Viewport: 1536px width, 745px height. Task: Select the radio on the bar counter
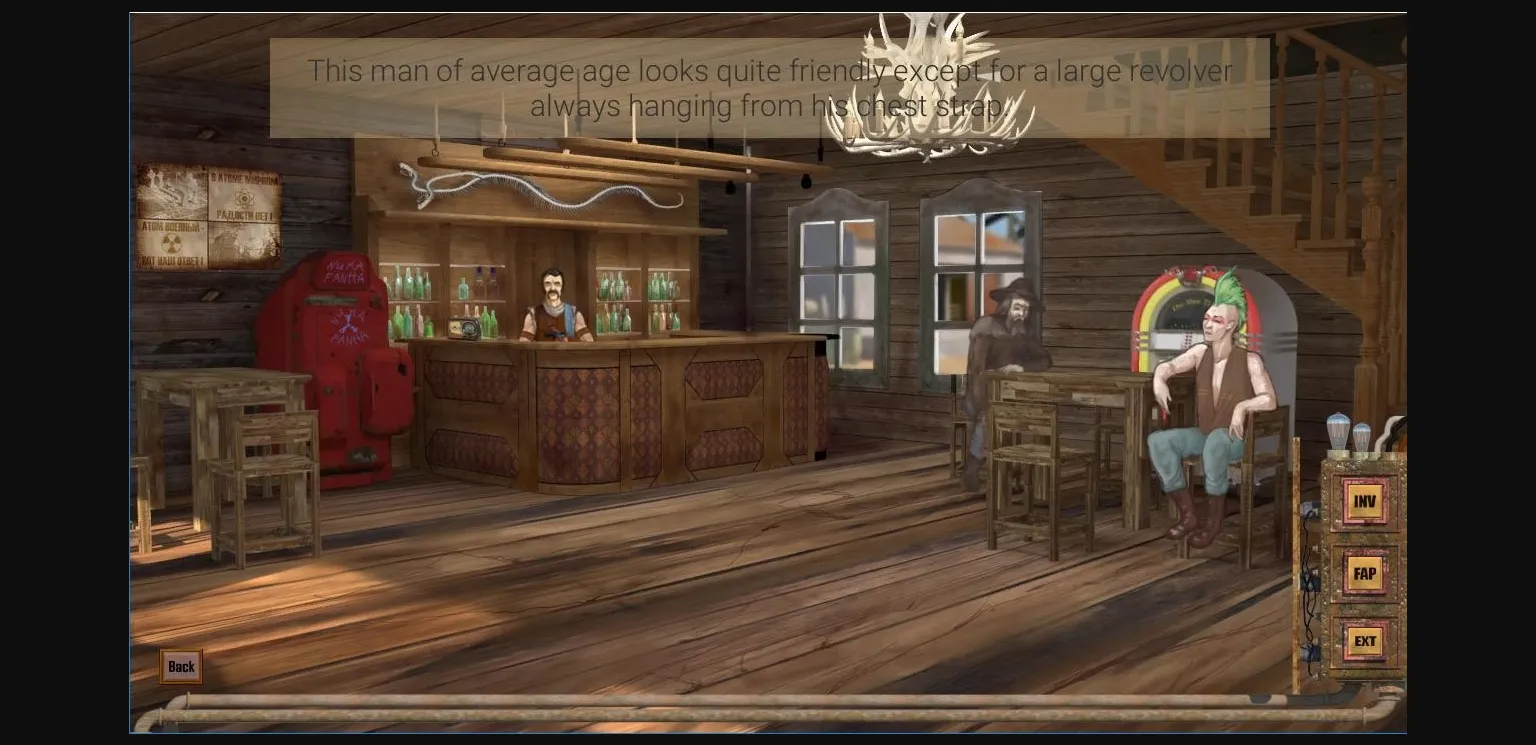coord(462,330)
